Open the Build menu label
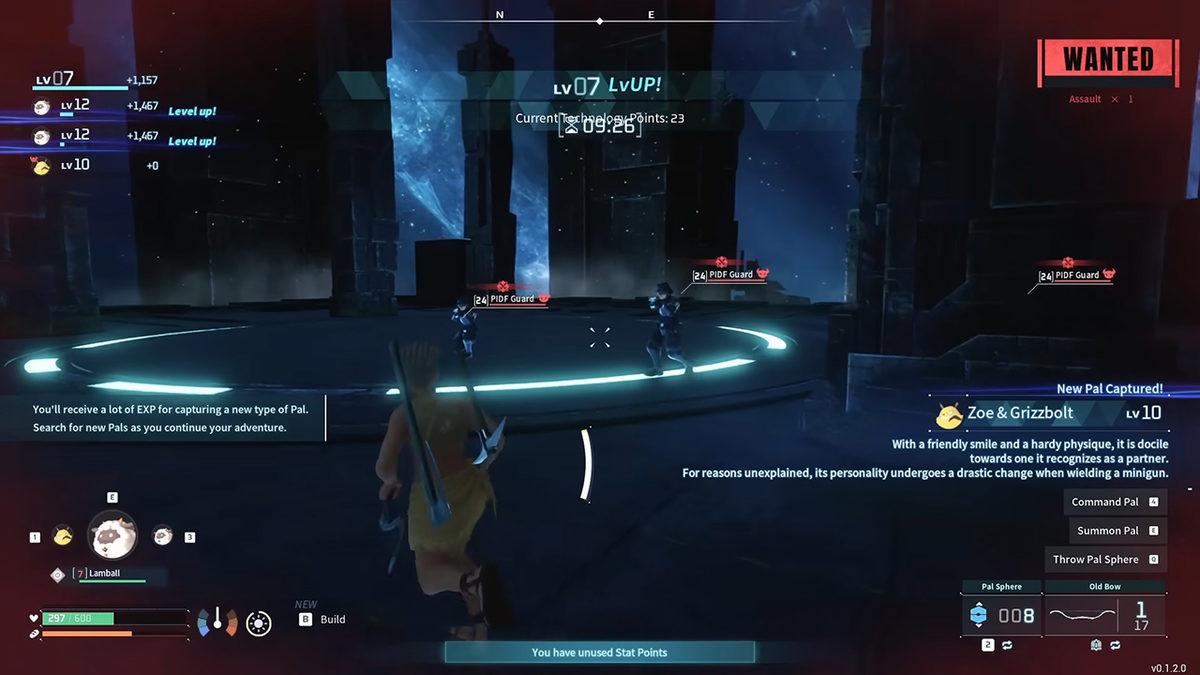 tap(332, 620)
